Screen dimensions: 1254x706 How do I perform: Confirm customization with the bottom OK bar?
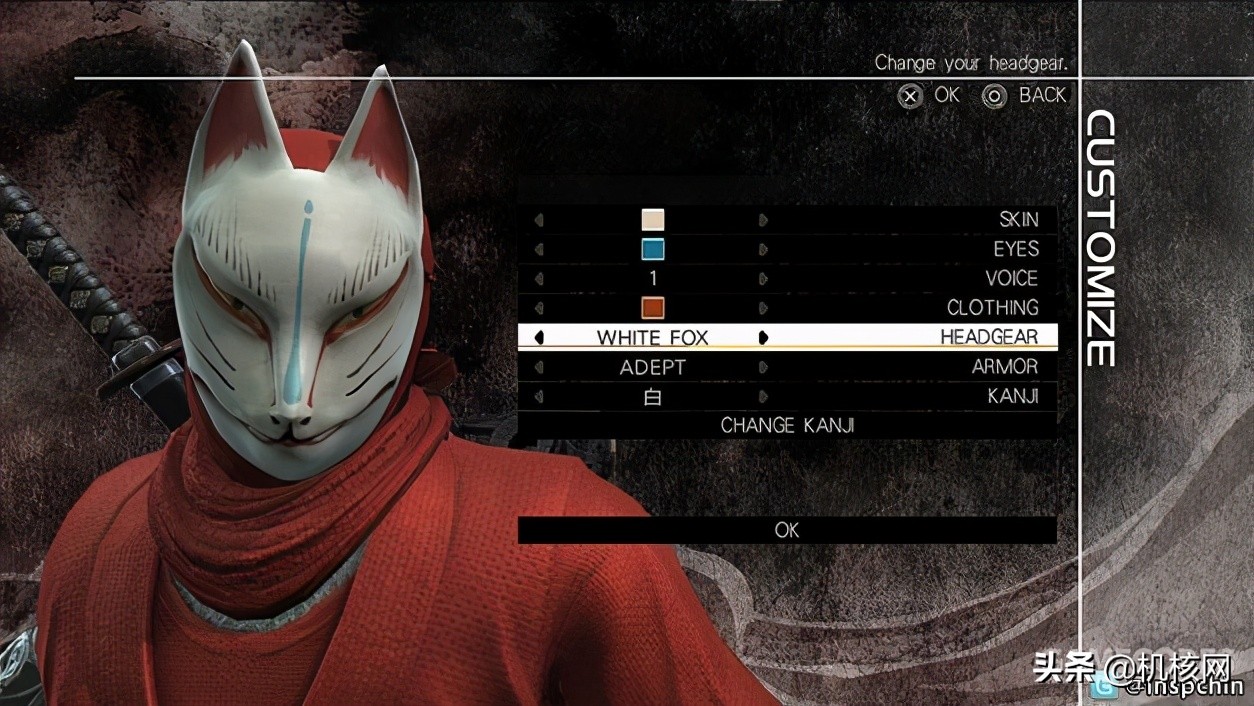pyautogui.click(x=787, y=530)
